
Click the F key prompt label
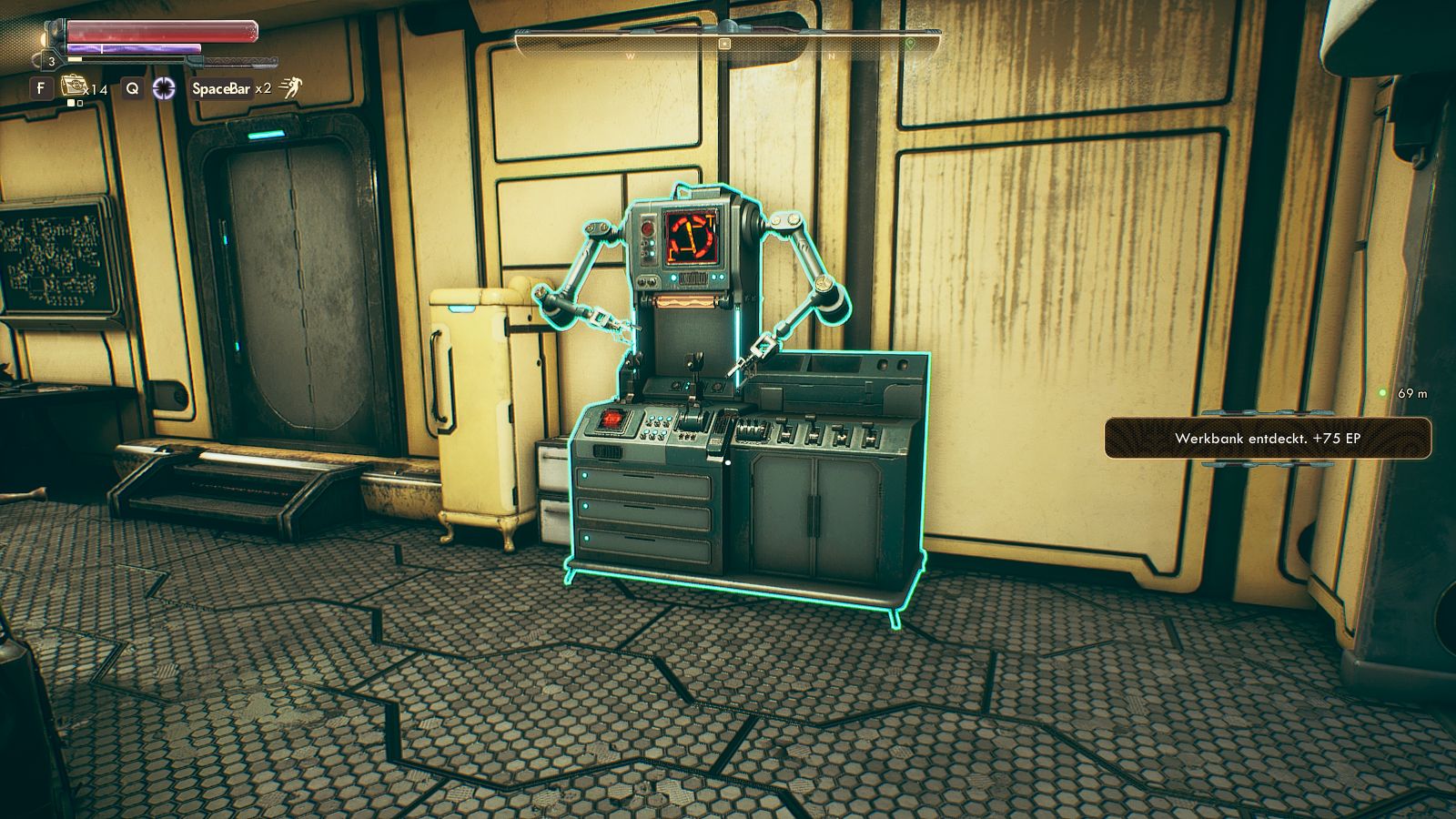(x=41, y=86)
